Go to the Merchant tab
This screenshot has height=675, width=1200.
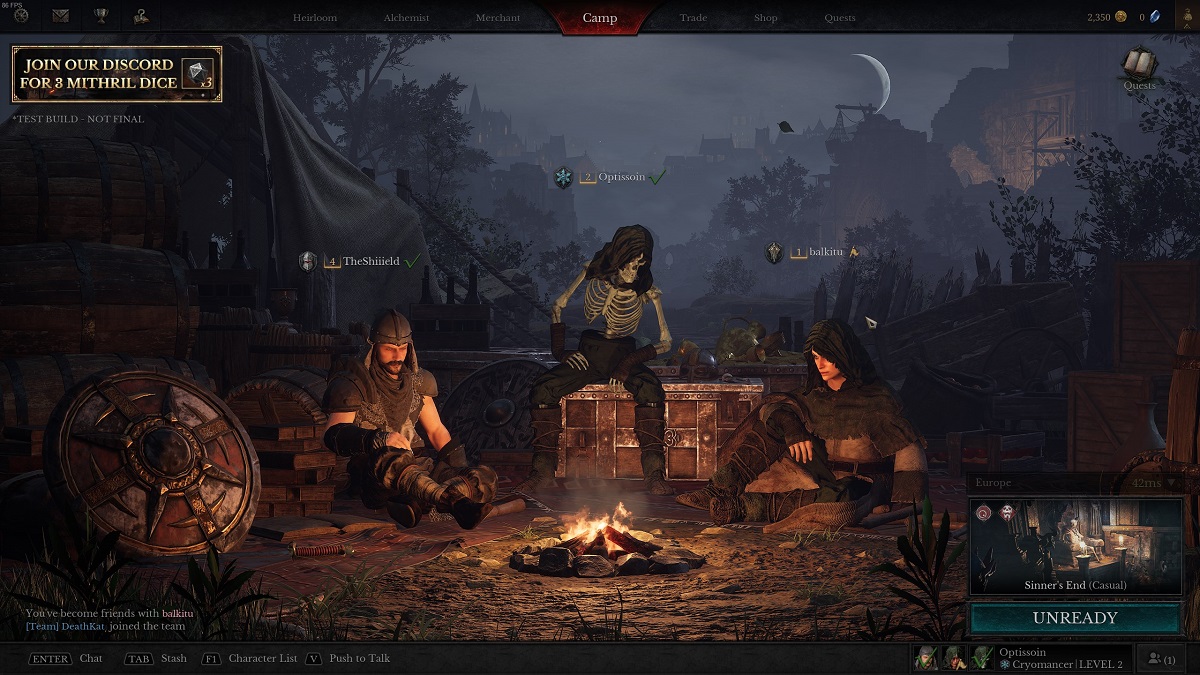[x=497, y=18]
